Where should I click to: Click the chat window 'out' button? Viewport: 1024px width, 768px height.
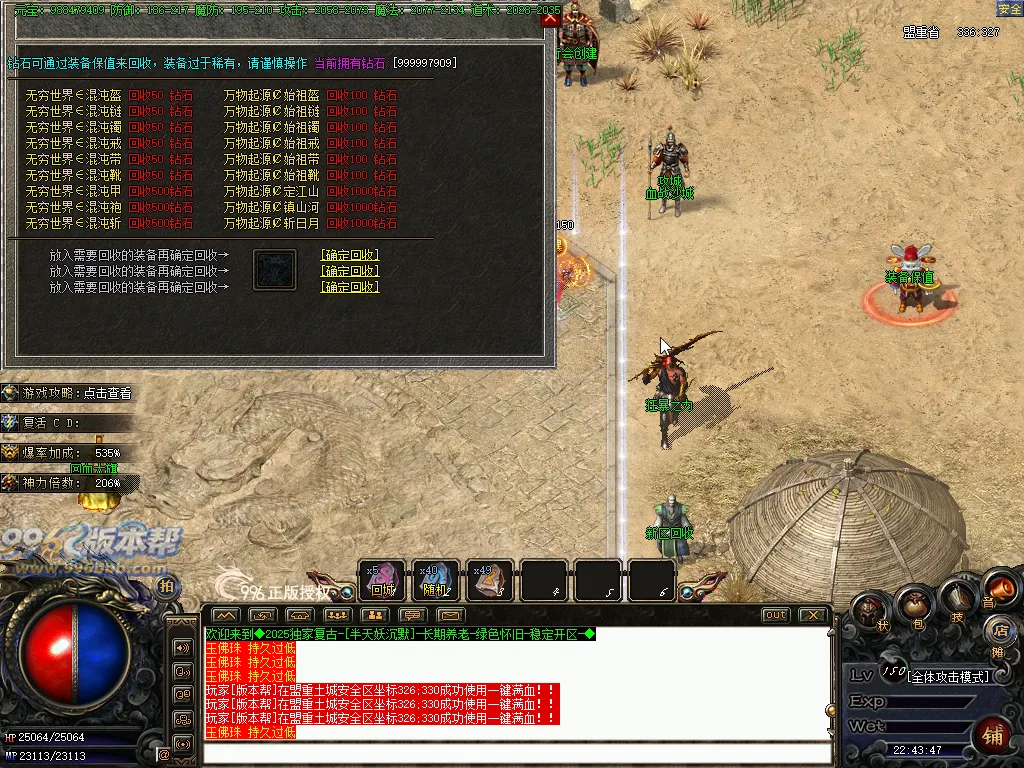[775, 615]
